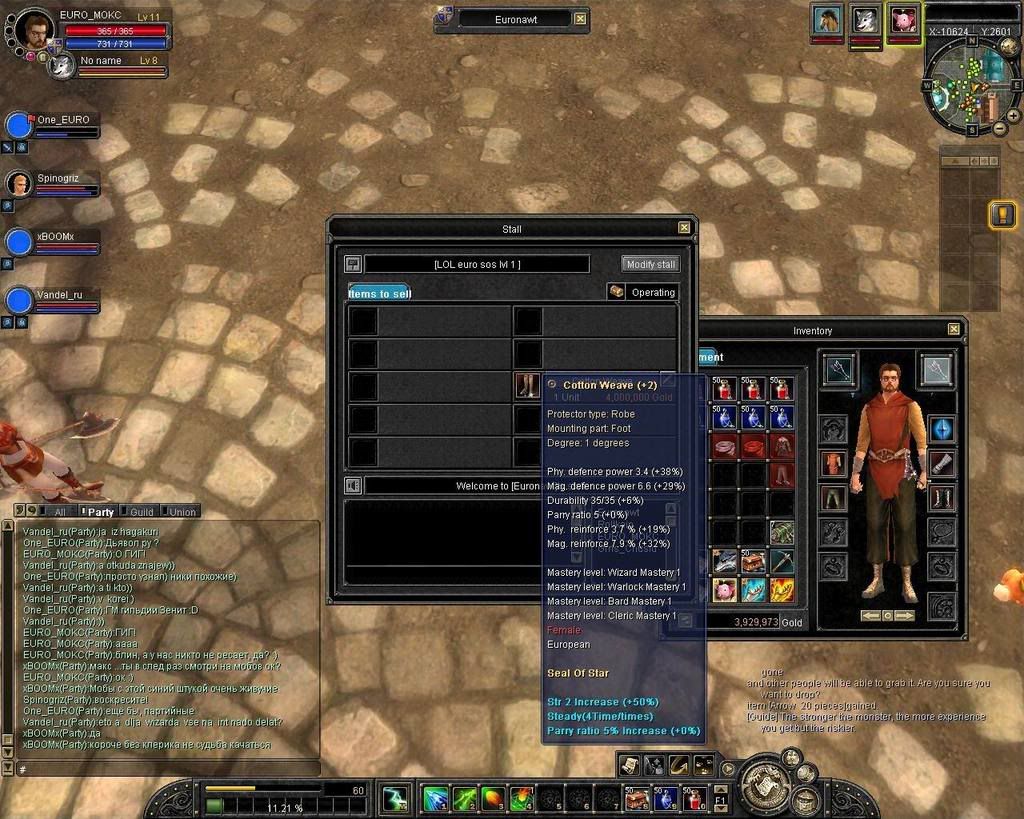Viewport: 1024px width, 819px height.
Task: Switch chat to the Union tab
Action: [182, 512]
